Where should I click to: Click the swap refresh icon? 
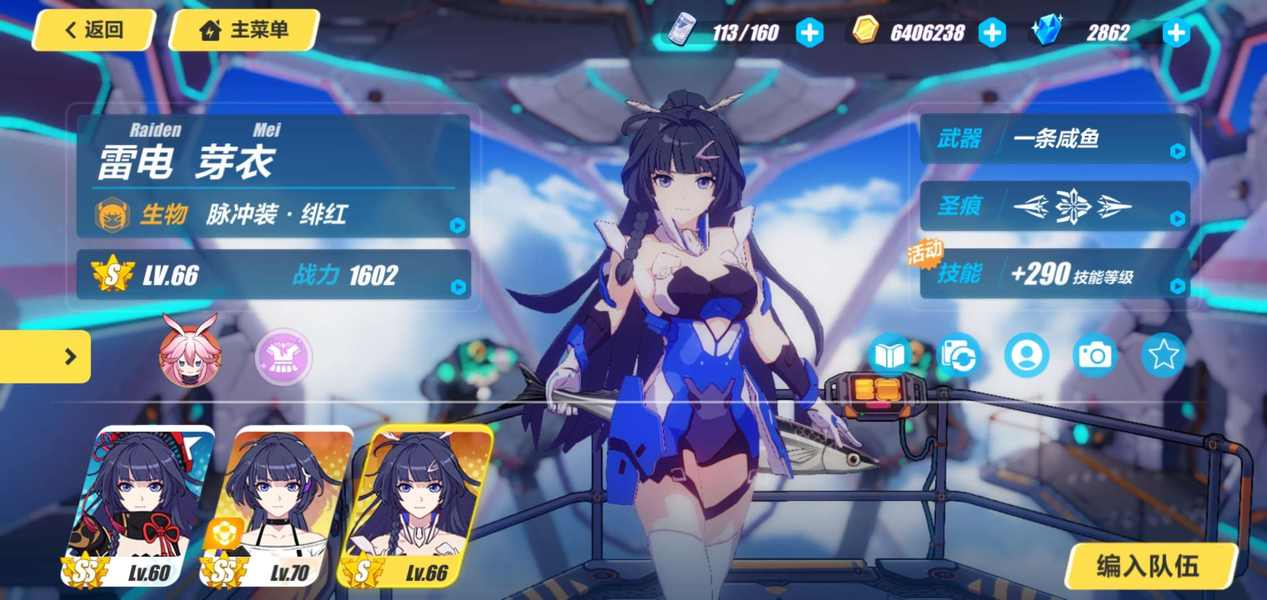click(x=958, y=355)
